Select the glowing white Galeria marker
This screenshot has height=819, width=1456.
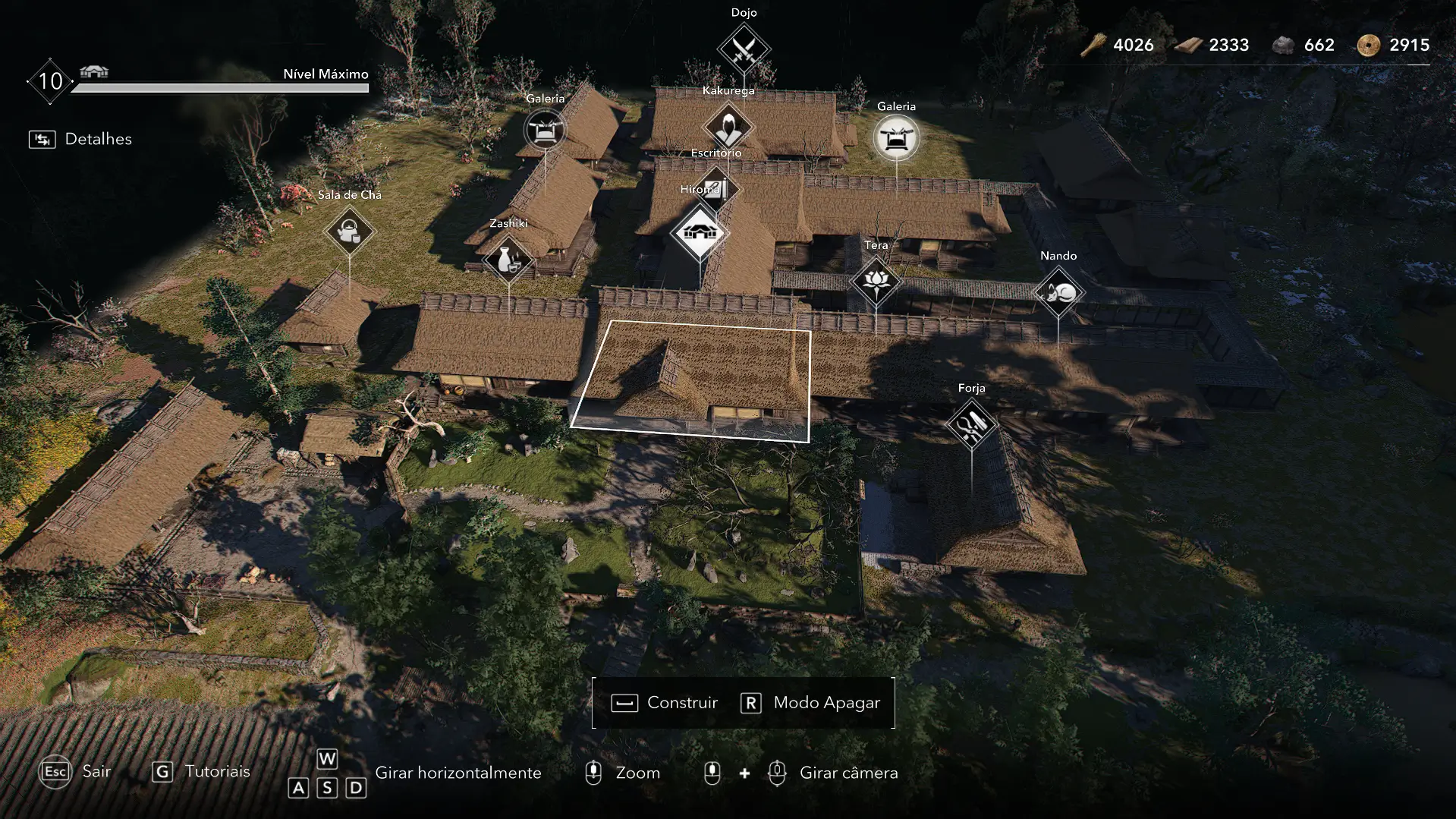896,138
